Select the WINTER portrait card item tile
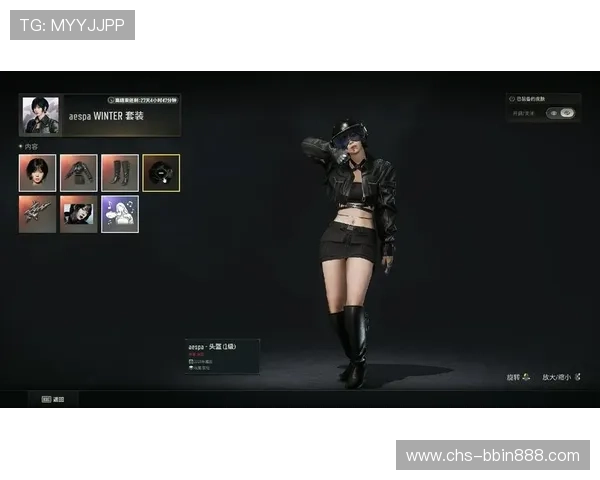This screenshot has height=480, width=600. pyautogui.click(x=78, y=214)
